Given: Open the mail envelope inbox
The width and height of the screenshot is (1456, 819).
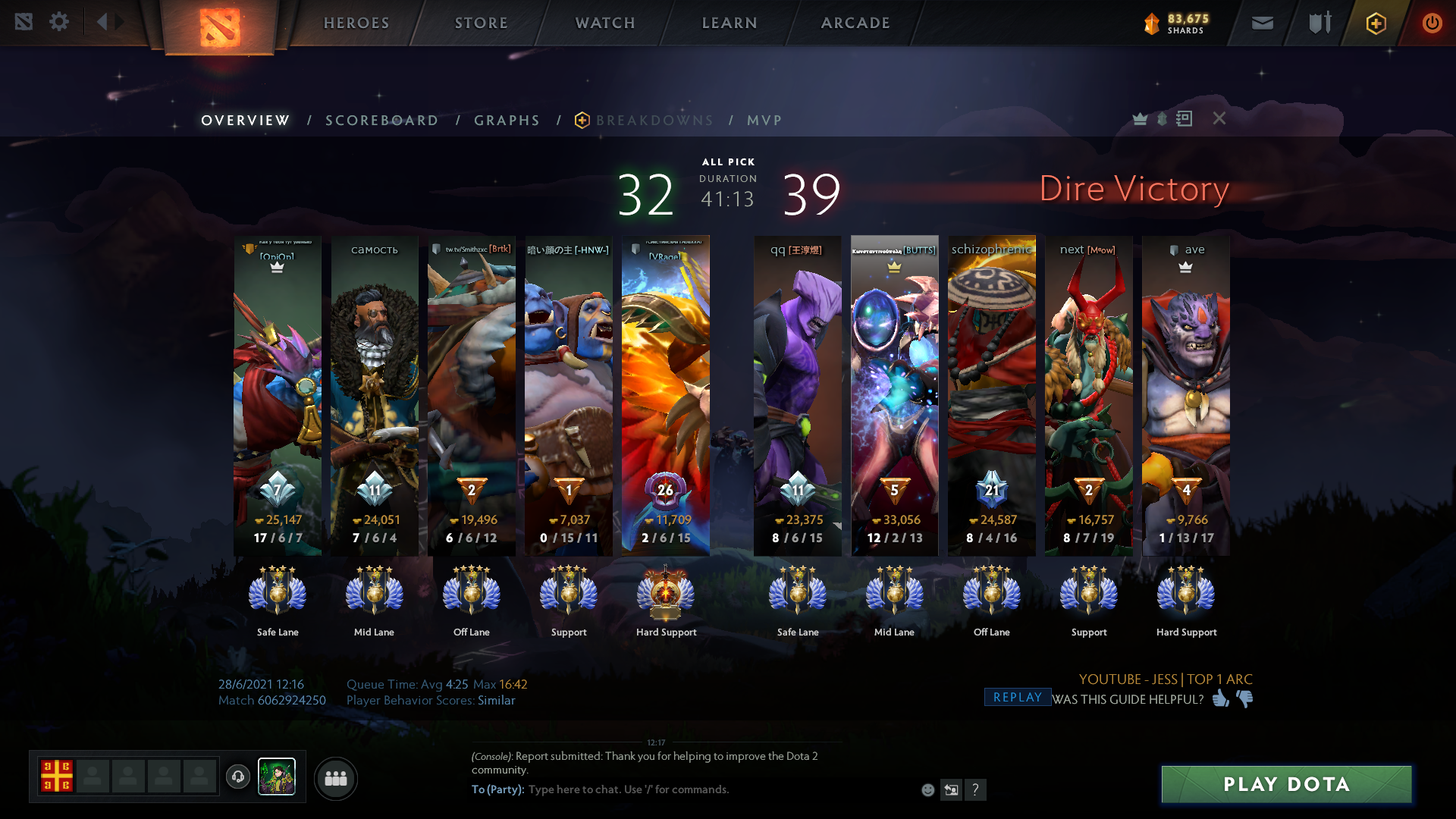Looking at the screenshot, I should click(x=1262, y=23).
